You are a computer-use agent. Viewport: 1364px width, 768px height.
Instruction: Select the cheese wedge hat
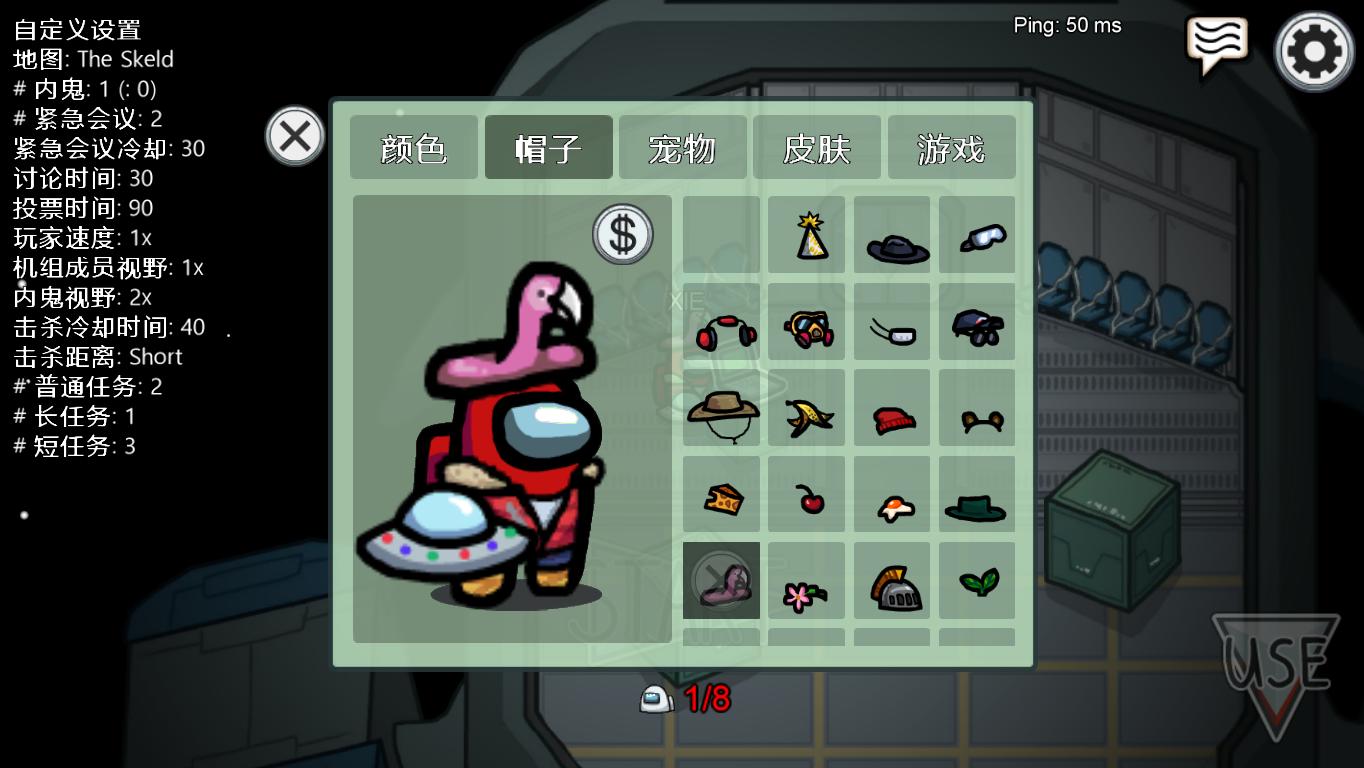pyautogui.click(x=722, y=492)
